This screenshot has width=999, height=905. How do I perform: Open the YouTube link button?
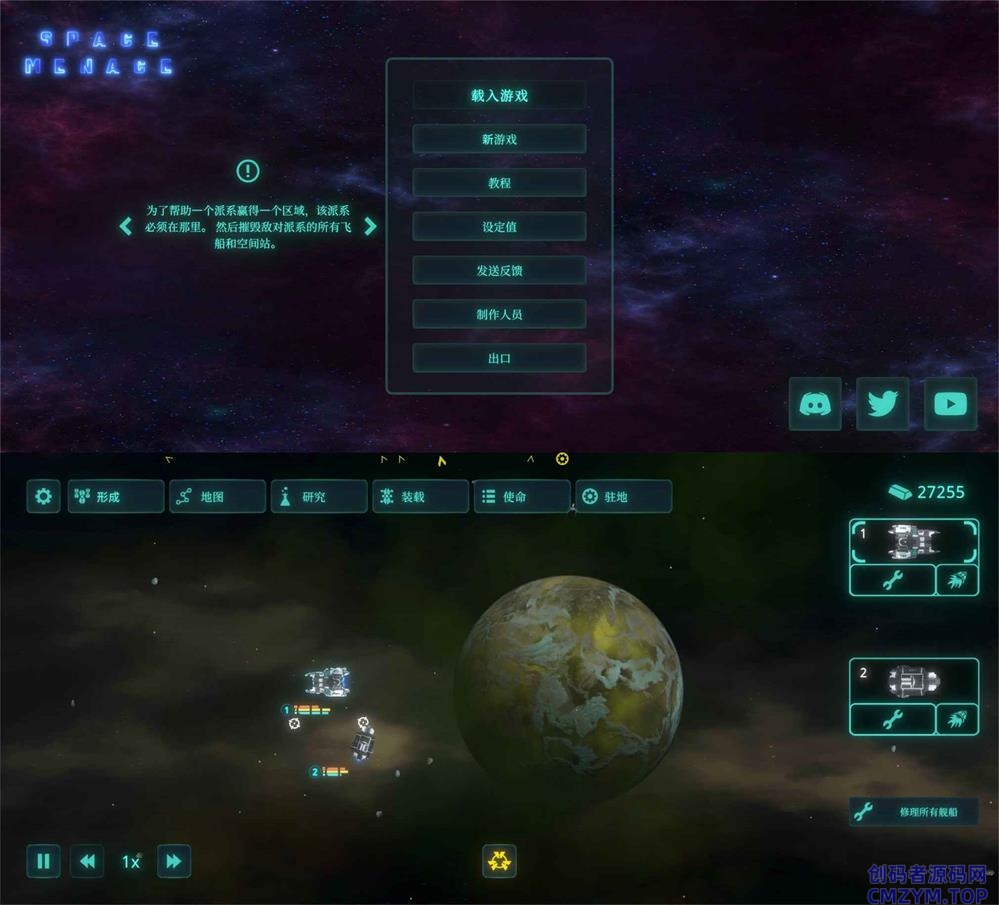[x=950, y=404]
